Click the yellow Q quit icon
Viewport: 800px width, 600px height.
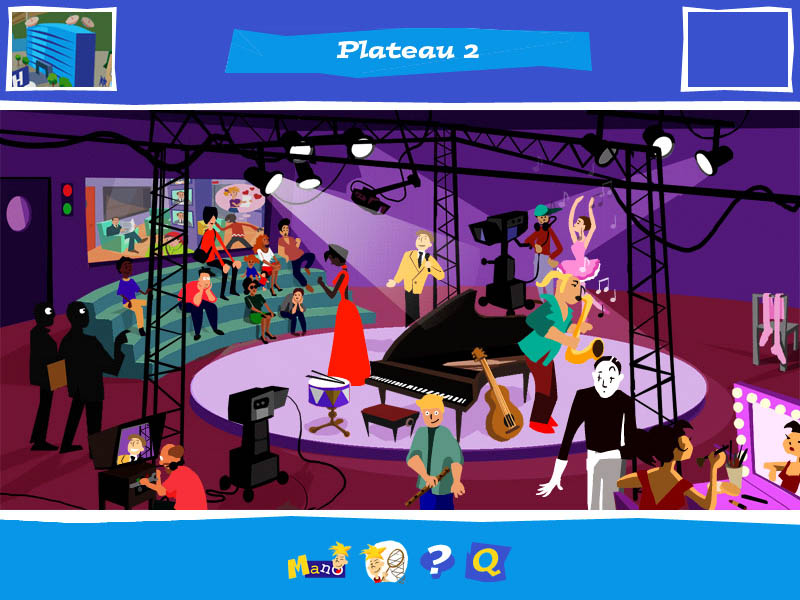[x=487, y=562]
